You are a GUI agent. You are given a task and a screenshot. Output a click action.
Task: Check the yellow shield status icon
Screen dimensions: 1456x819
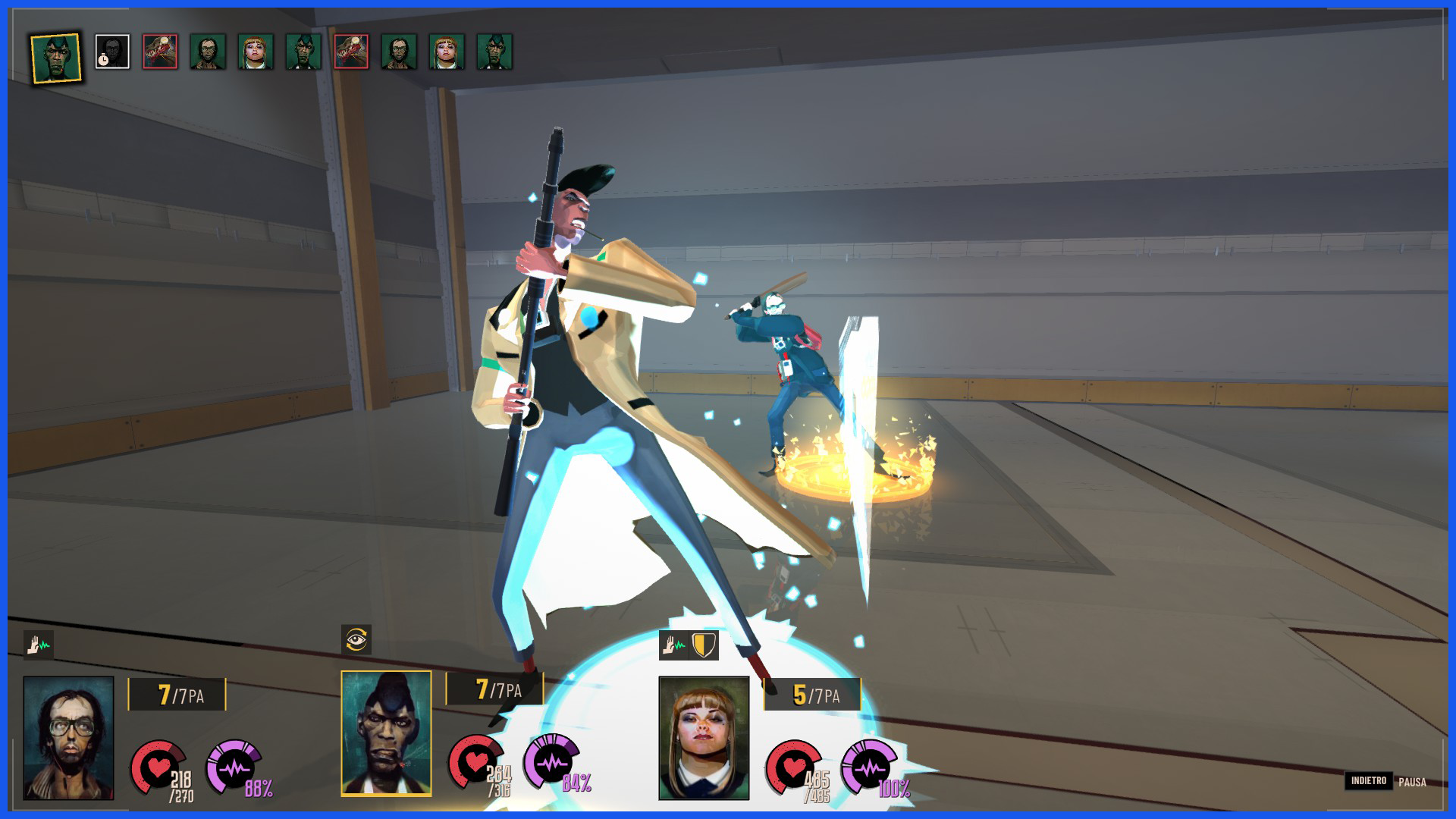[704, 645]
